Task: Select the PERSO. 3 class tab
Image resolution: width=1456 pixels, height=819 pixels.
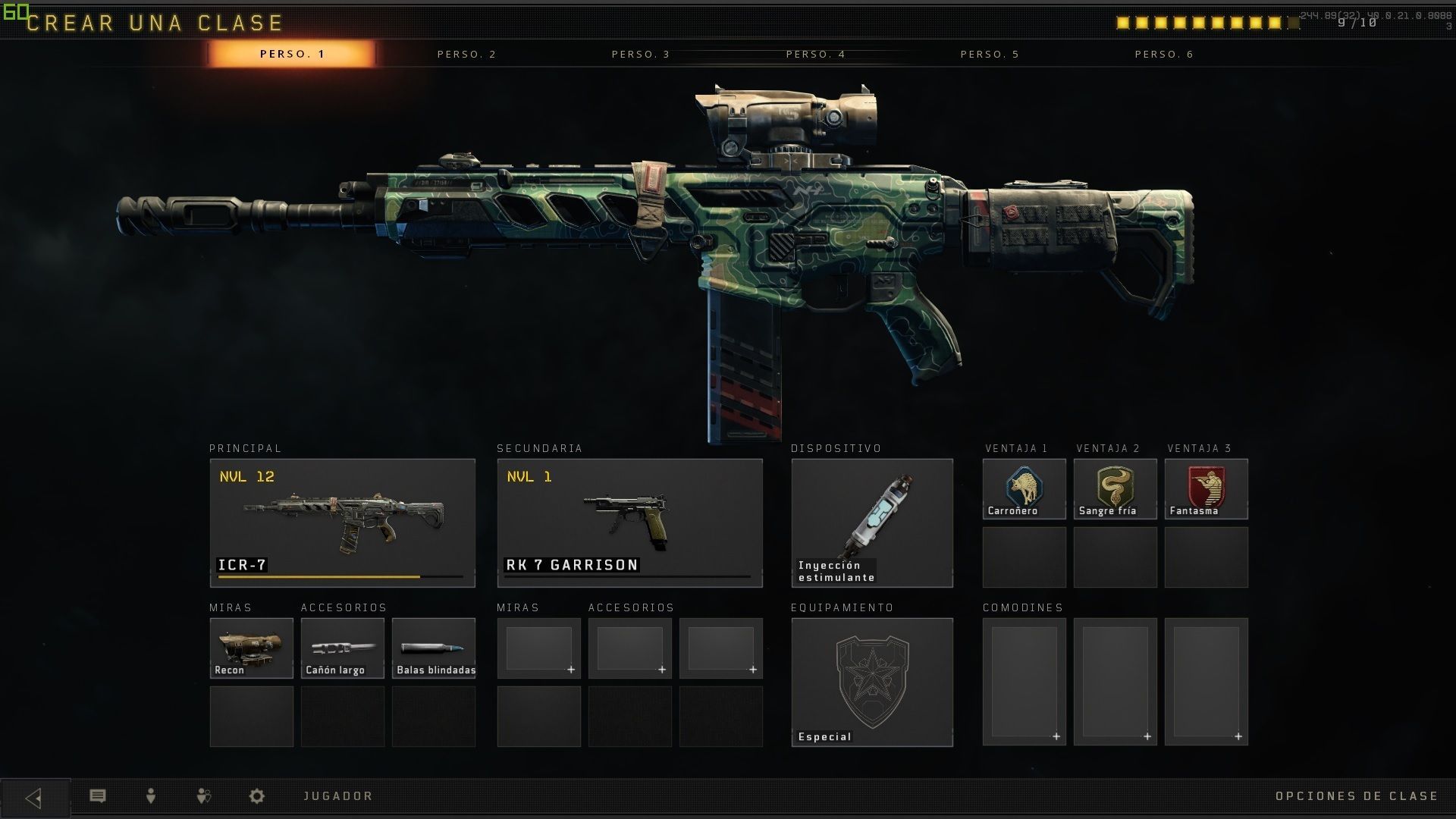Action: click(x=641, y=54)
